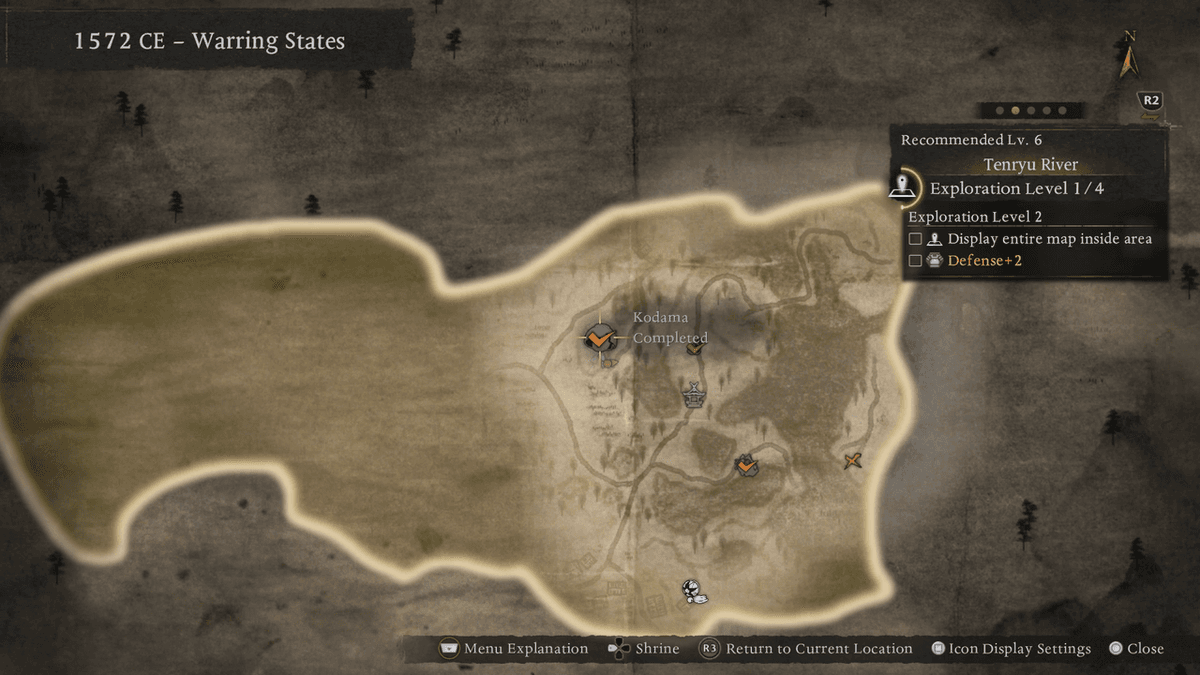The image size is (1200, 675).
Task: Click the orange X marker on the map
Action: (852, 460)
